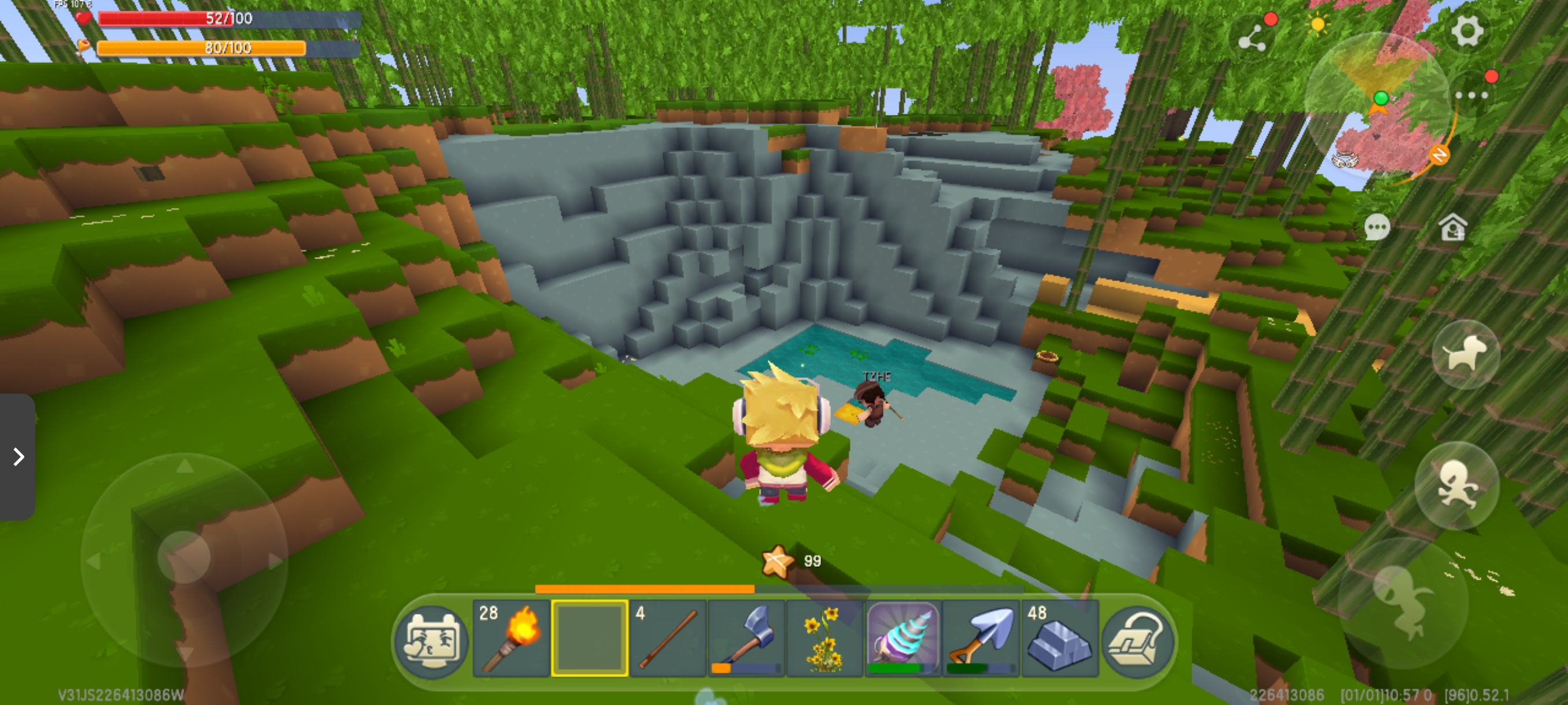Open the three-dot more options menu
This screenshot has height=705, width=1568.
pos(1472,95)
